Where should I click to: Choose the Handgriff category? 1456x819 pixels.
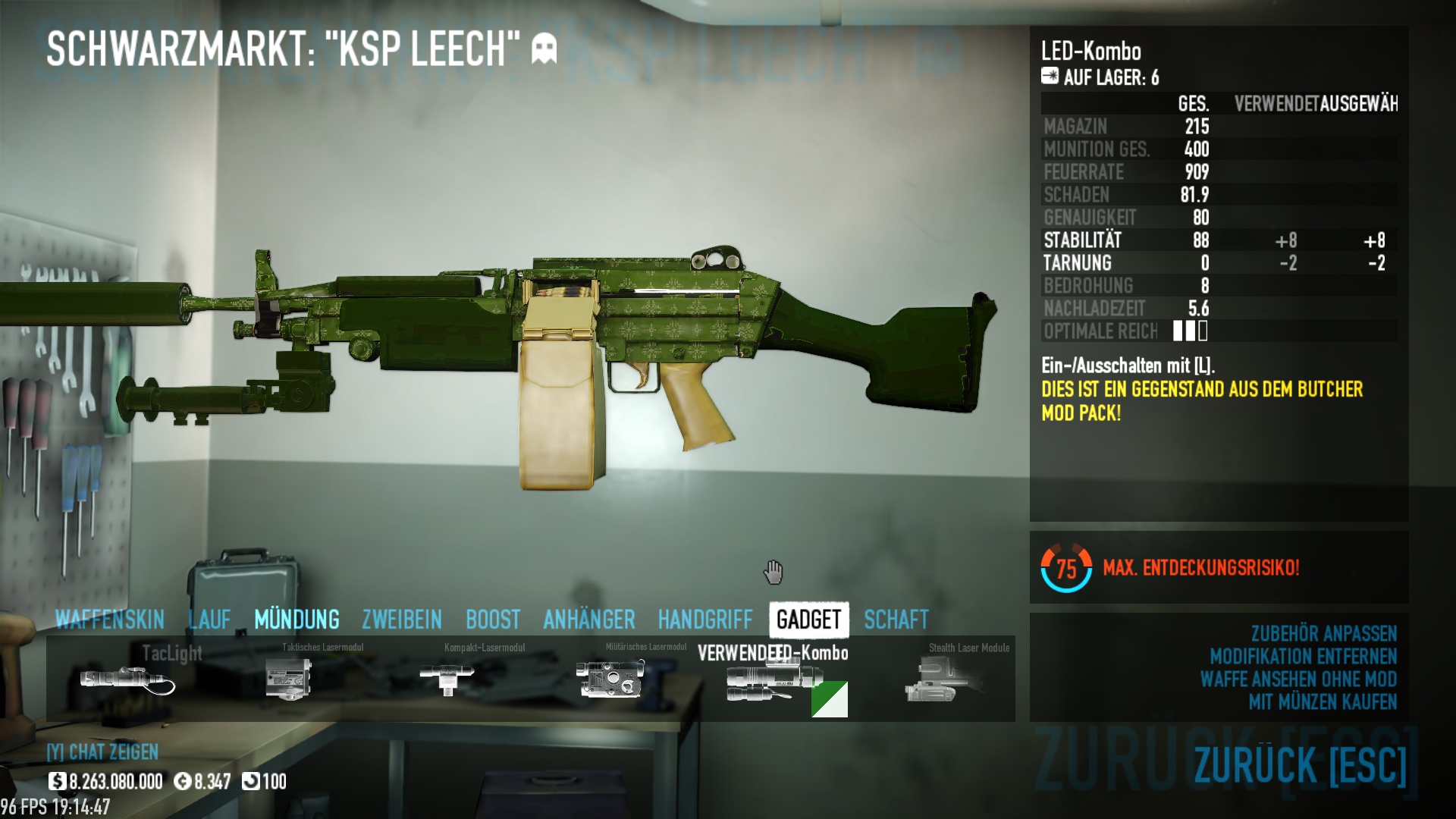[705, 620]
